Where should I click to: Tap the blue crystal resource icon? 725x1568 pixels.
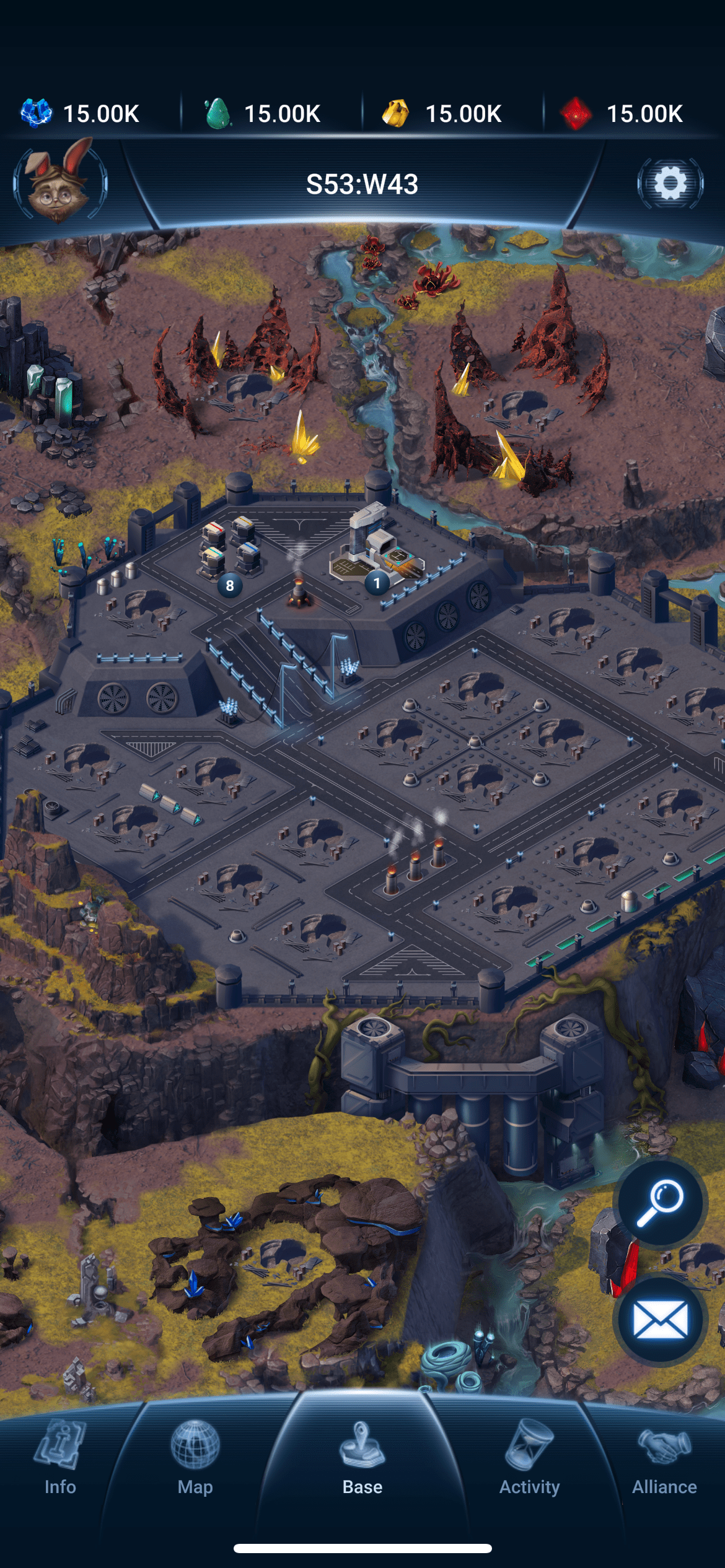click(37, 113)
